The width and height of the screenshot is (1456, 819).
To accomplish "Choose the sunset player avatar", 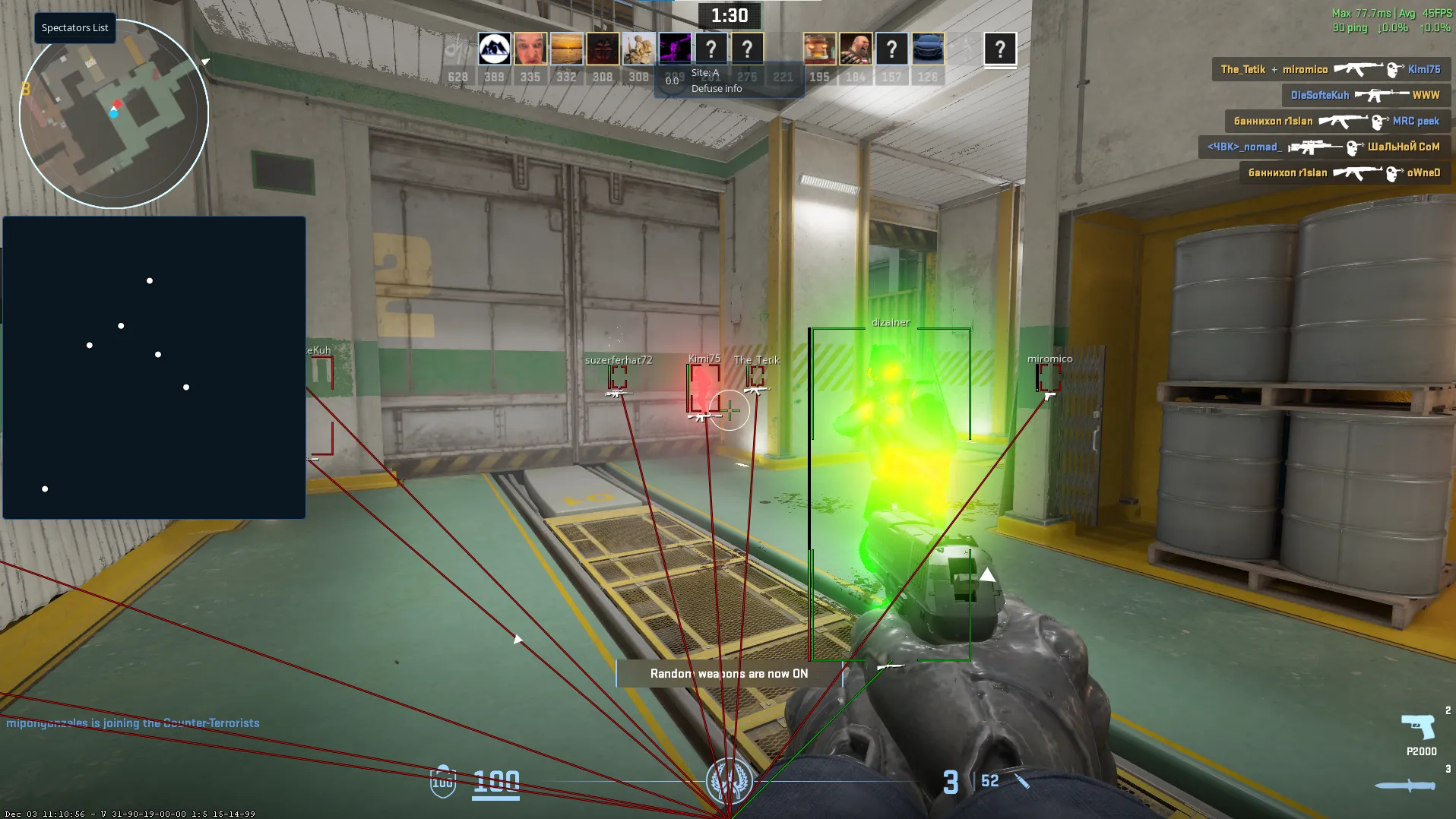I will (566, 49).
